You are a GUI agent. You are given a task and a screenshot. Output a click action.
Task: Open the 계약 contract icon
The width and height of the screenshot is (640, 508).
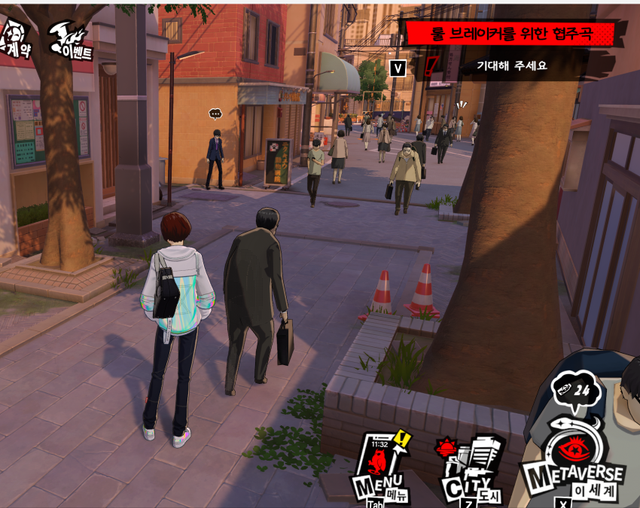coord(15,38)
